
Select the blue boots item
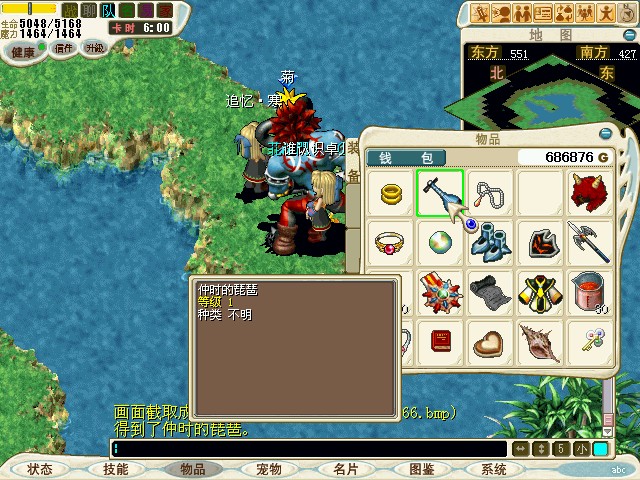[x=490, y=243]
